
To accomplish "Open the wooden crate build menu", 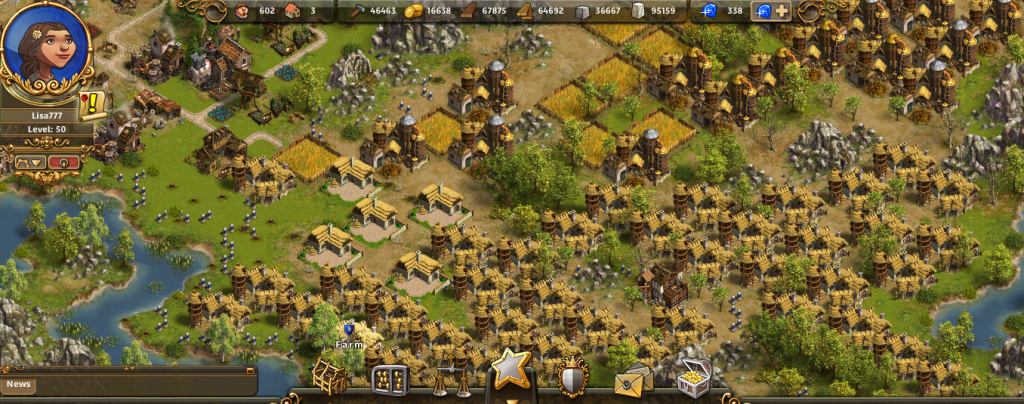I will tap(330, 376).
